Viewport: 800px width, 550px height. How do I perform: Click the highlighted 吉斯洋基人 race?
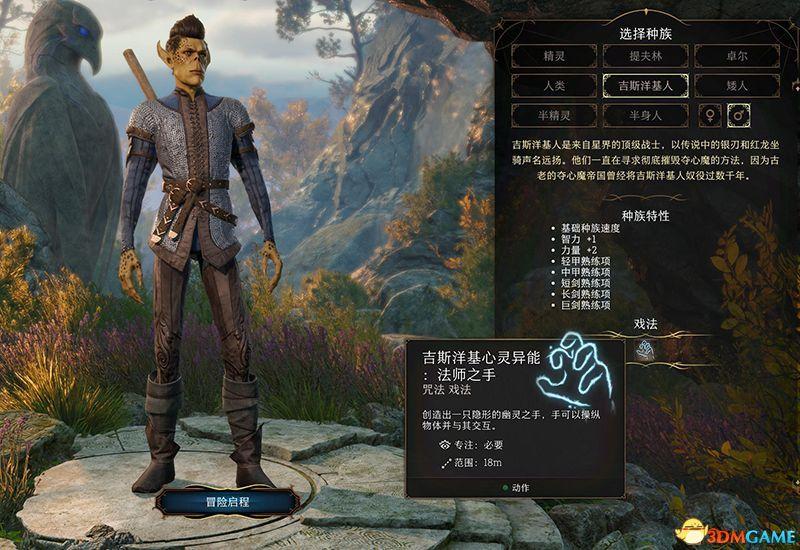tap(644, 86)
